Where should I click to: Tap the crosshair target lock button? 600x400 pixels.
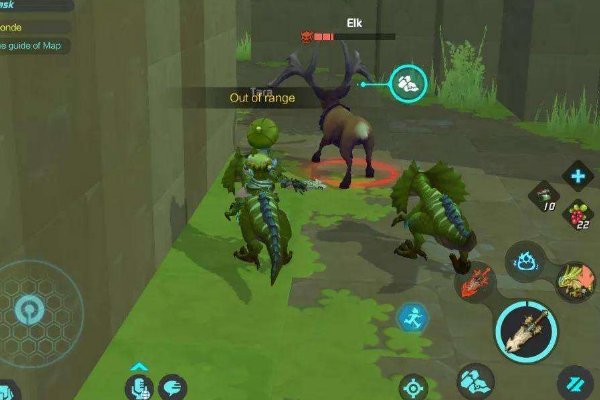(413, 387)
